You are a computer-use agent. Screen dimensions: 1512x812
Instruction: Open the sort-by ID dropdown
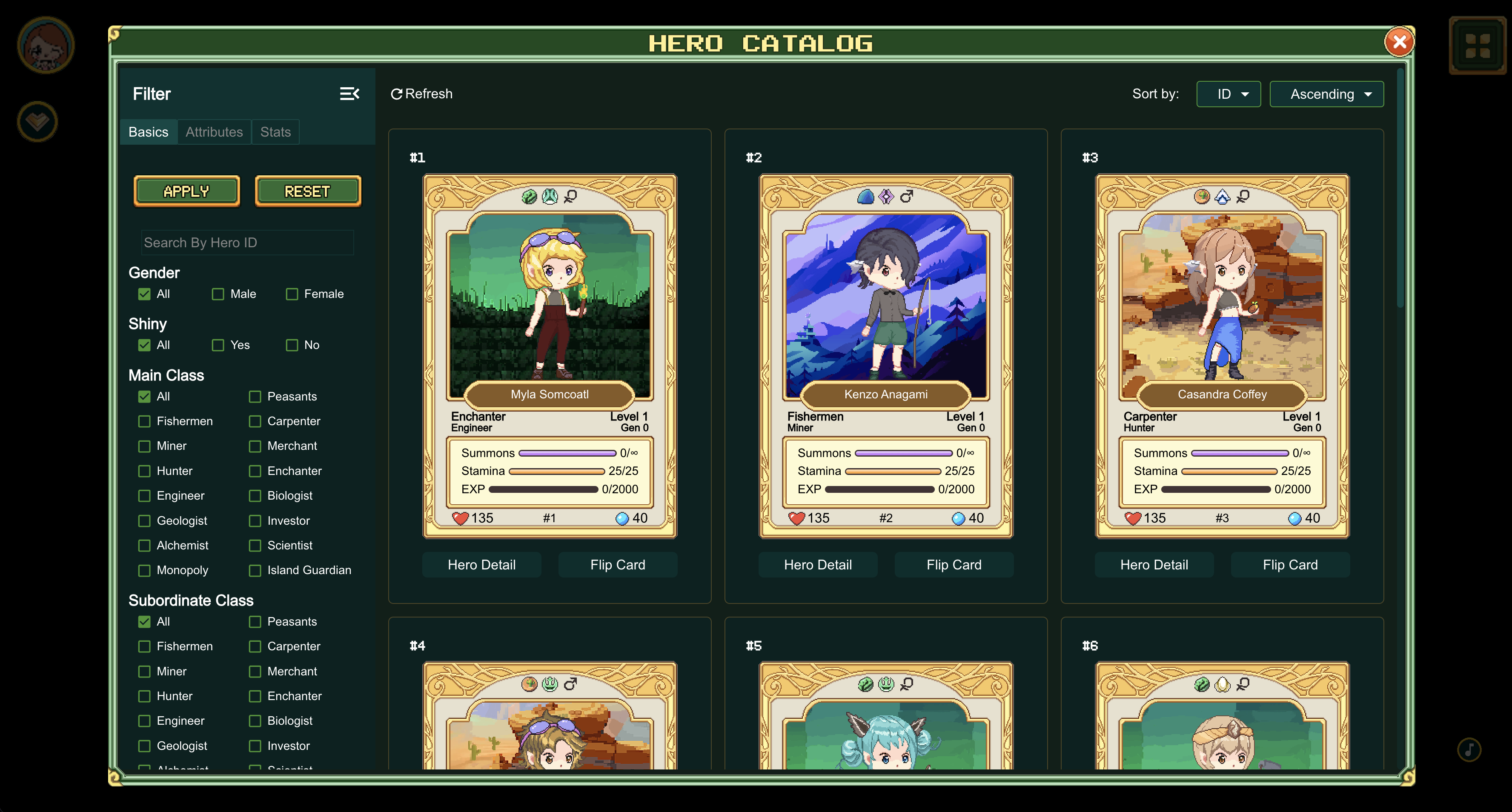[1228, 94]
